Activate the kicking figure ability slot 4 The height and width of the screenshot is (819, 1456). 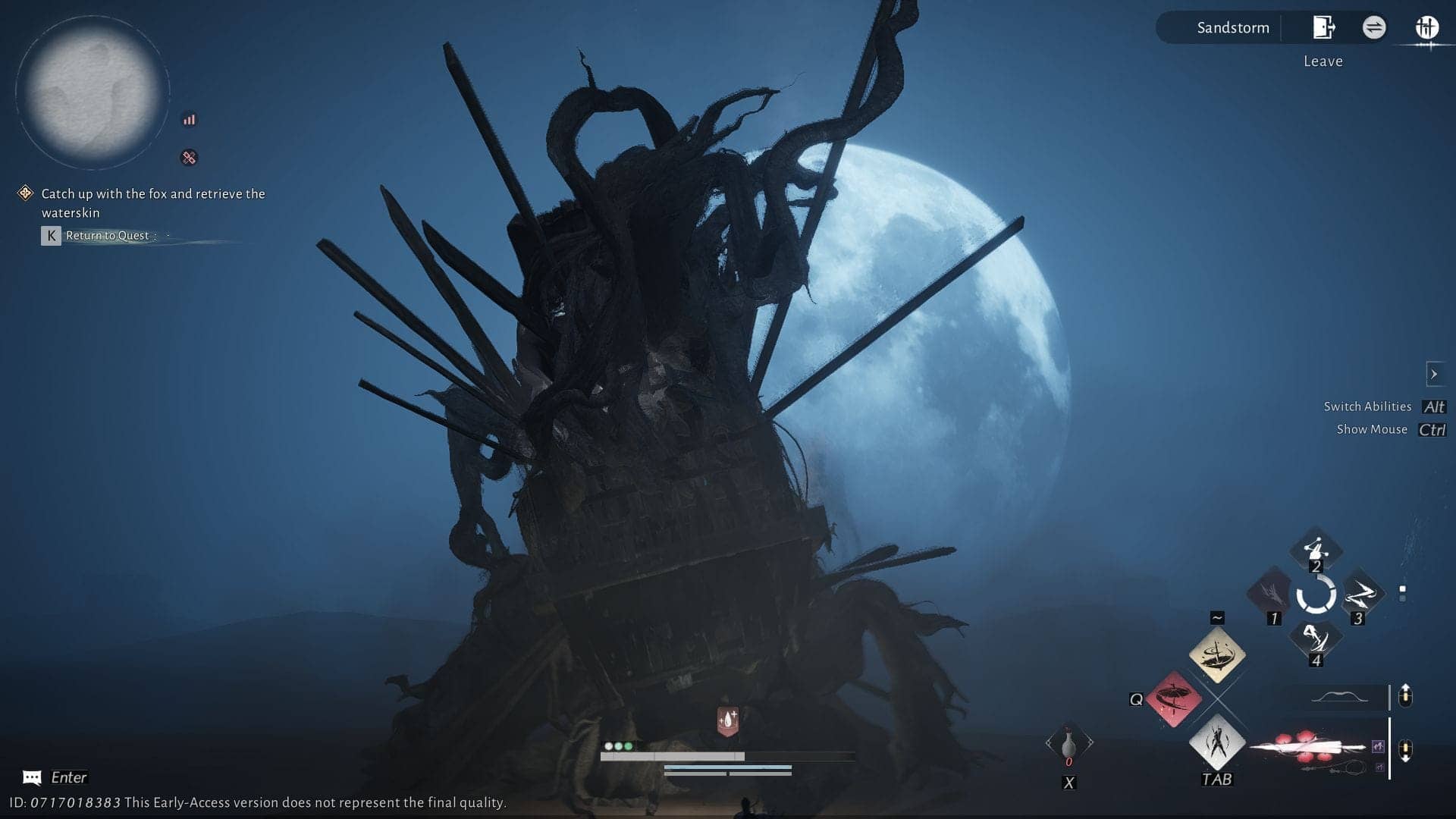(x=1316, y=639)
